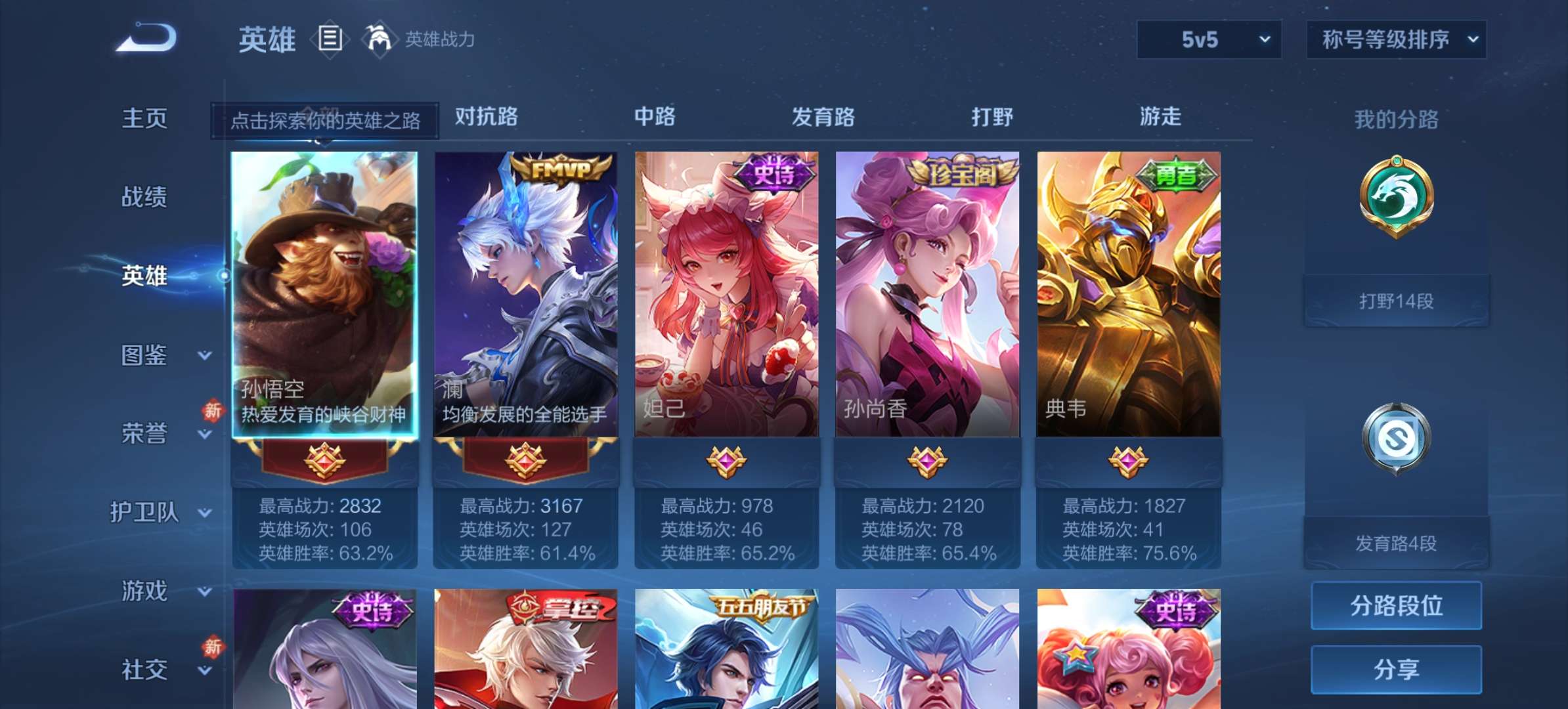Open the 战绩 page from the sidebar
This screenshot has width=1568, height=709.
pos(144,197)
